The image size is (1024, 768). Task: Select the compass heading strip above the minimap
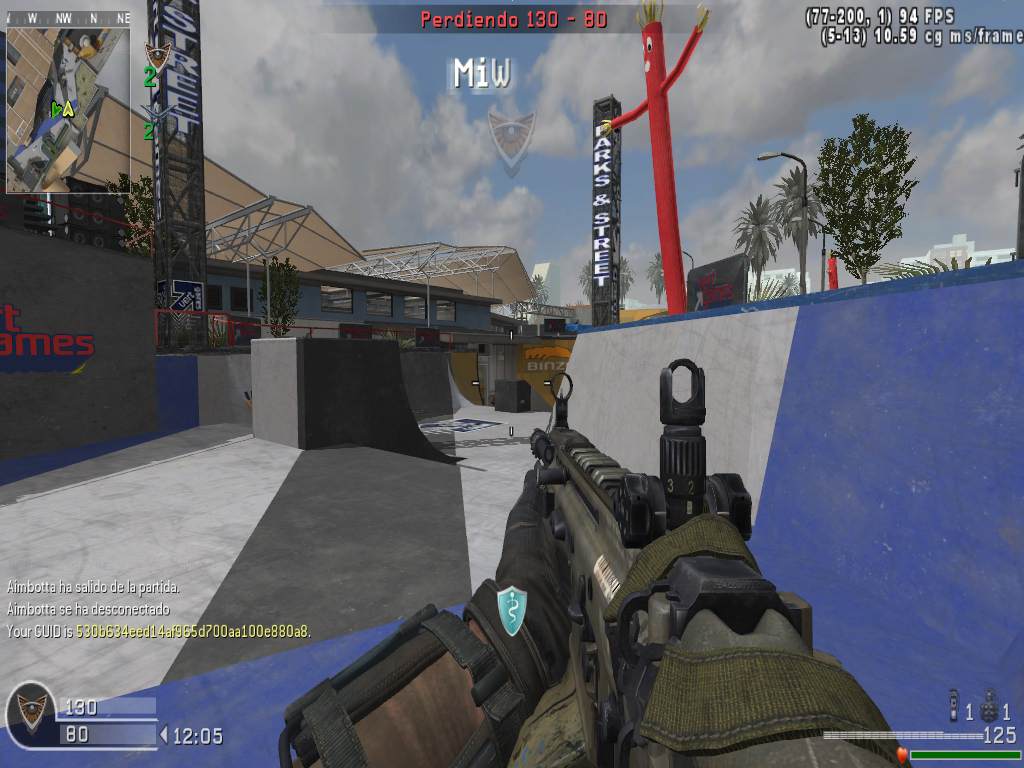(x=68, y=18)
